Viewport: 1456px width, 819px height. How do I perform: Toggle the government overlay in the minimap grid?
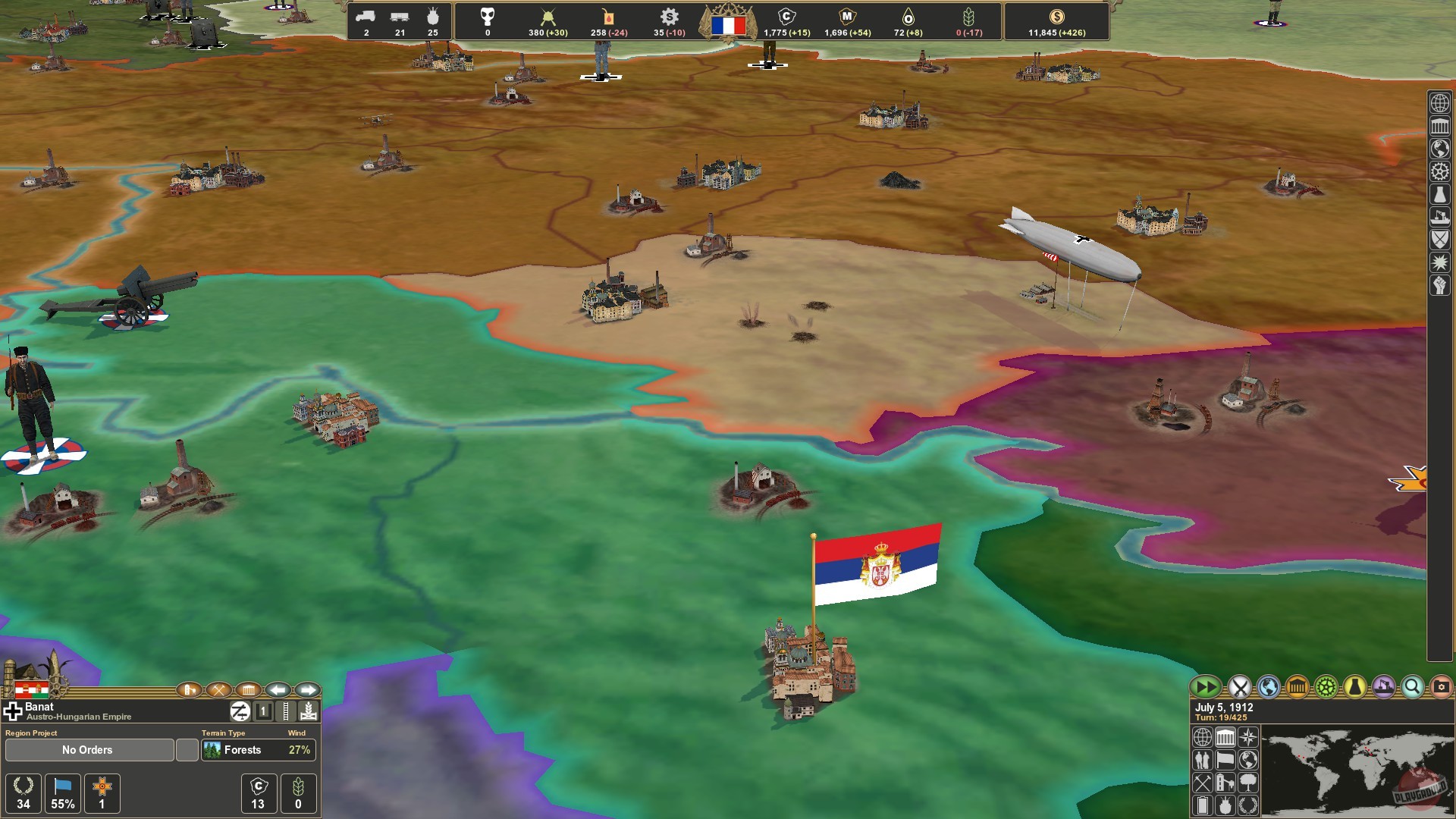coord(1225,738)
